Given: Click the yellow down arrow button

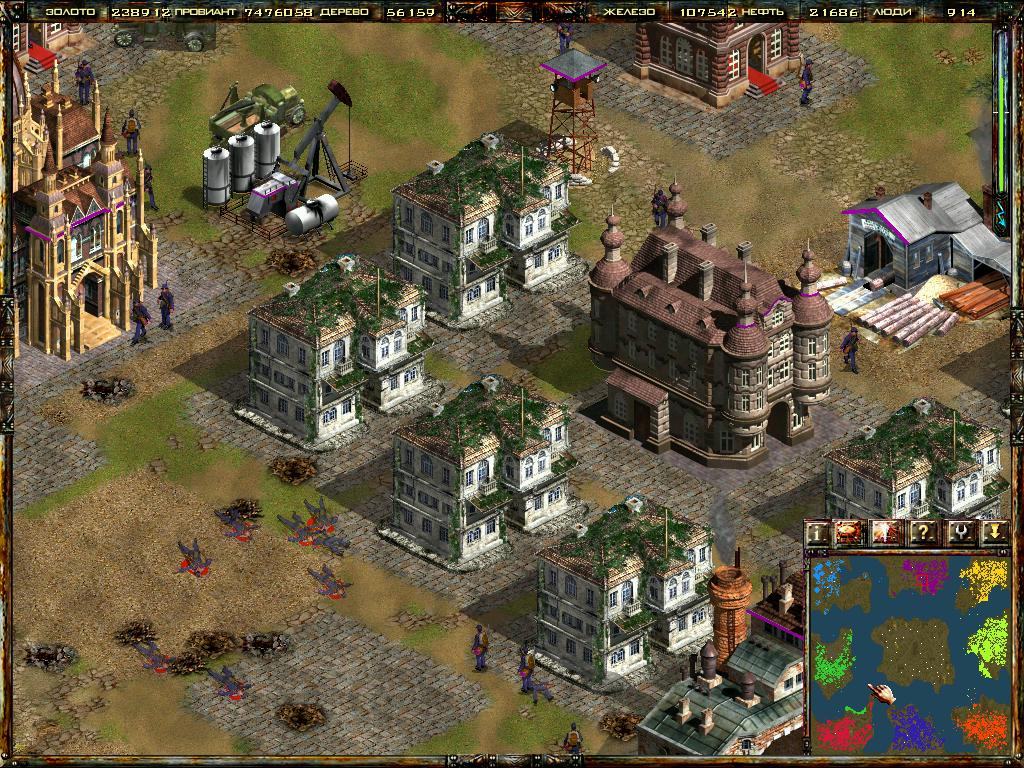Looking at the screenshot, I should point(993,533).
